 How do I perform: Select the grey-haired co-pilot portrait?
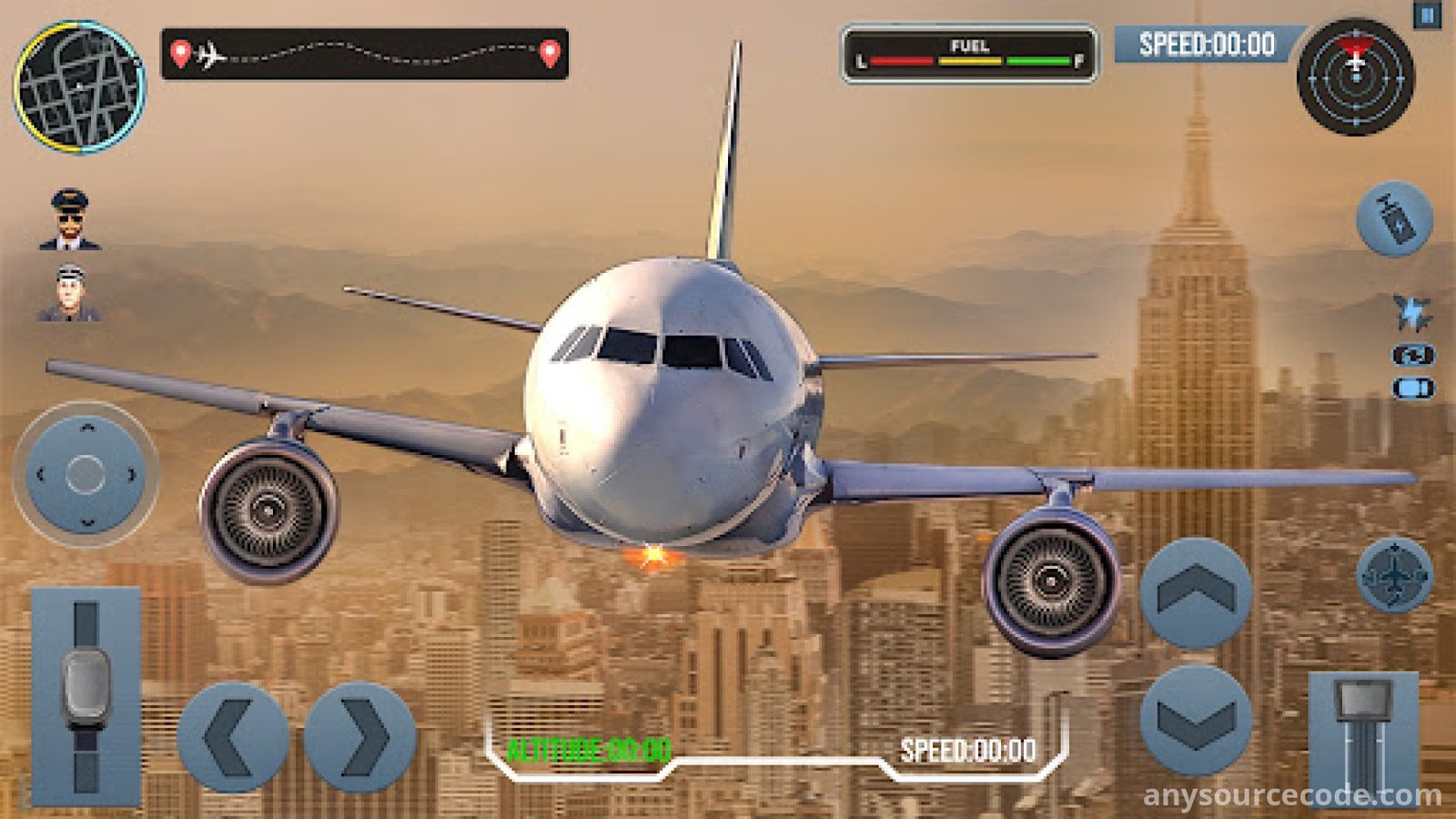tap(69, 293)
